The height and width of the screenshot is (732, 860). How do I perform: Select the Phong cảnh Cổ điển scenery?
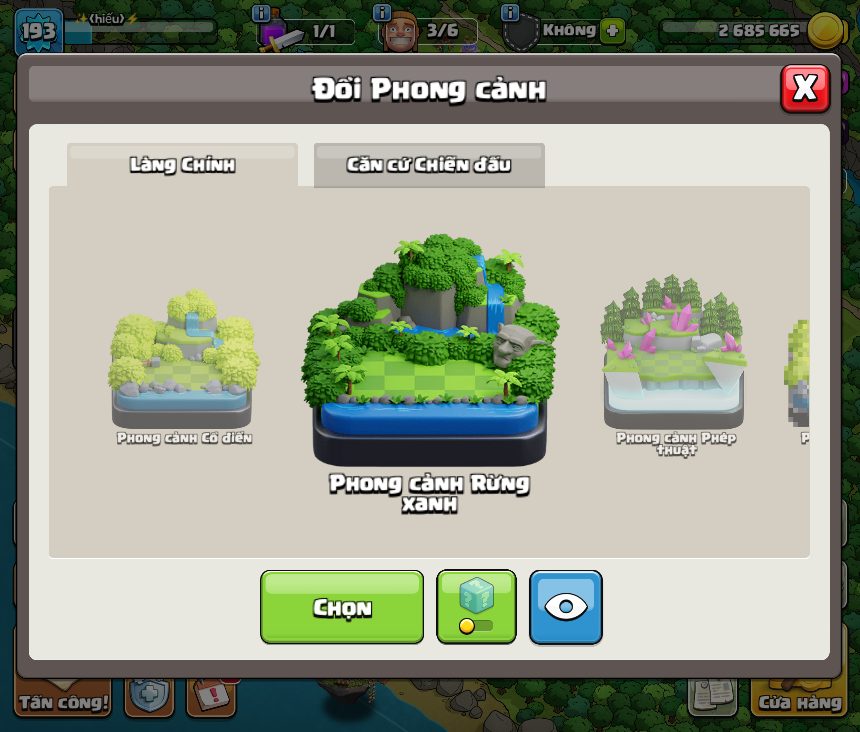tap(183, 360)
